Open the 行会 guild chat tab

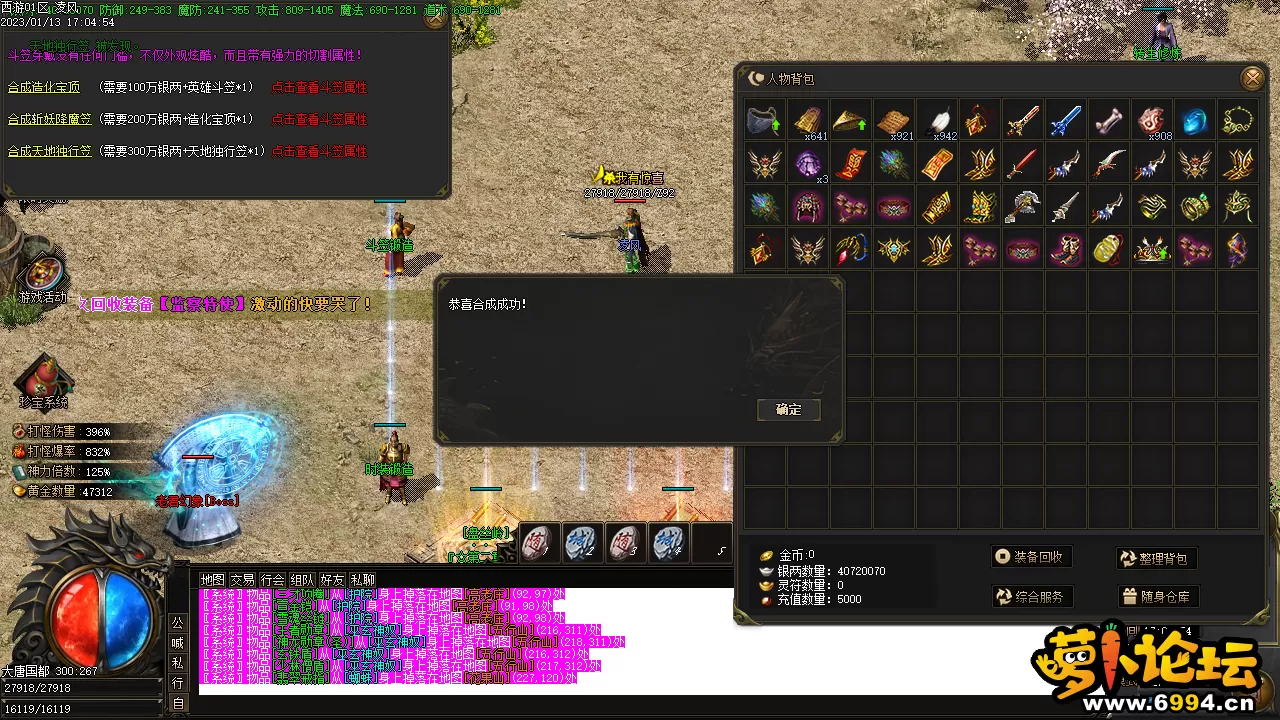coord(272,580)
